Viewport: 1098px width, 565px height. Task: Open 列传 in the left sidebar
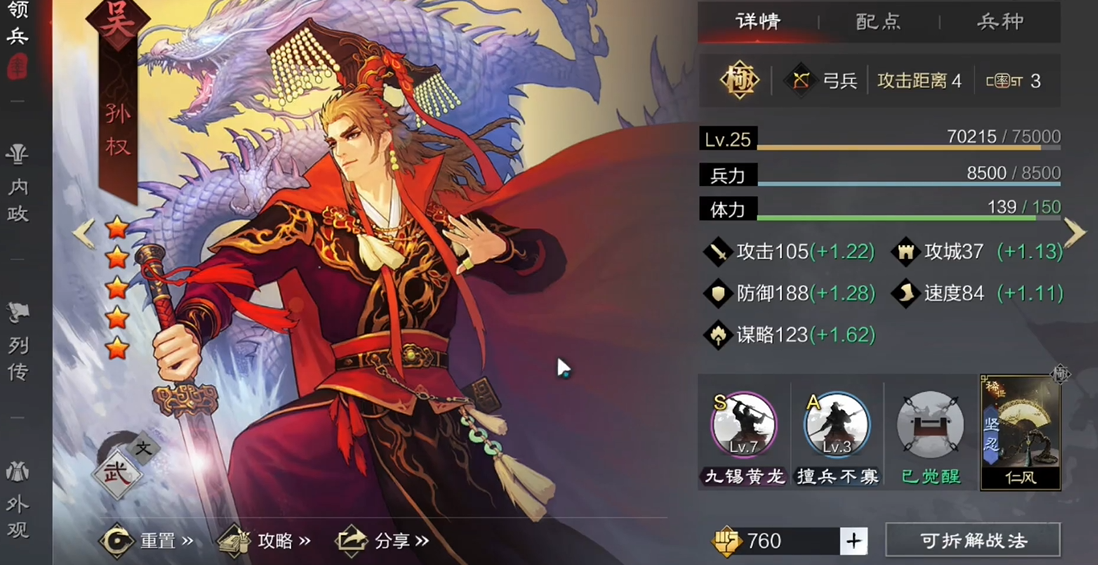pos(18,343)
